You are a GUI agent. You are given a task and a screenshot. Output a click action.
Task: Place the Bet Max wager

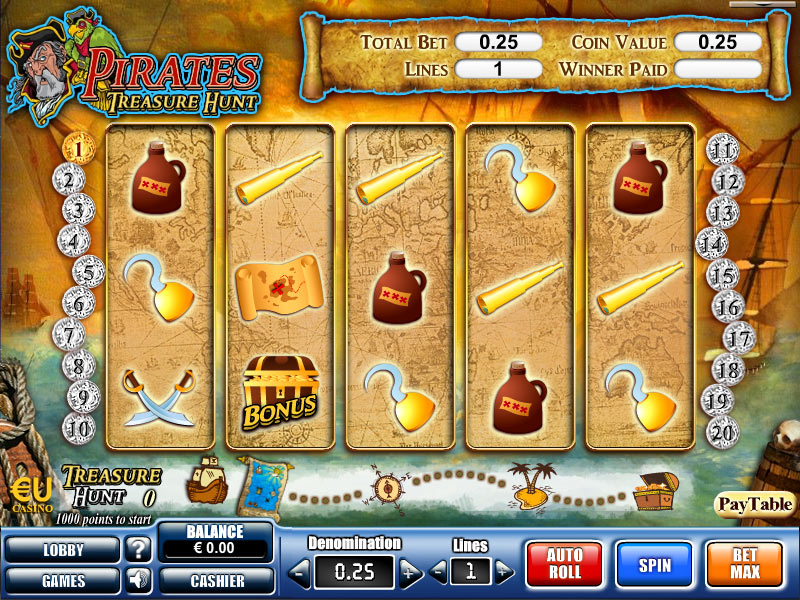(x=744, y=566)
